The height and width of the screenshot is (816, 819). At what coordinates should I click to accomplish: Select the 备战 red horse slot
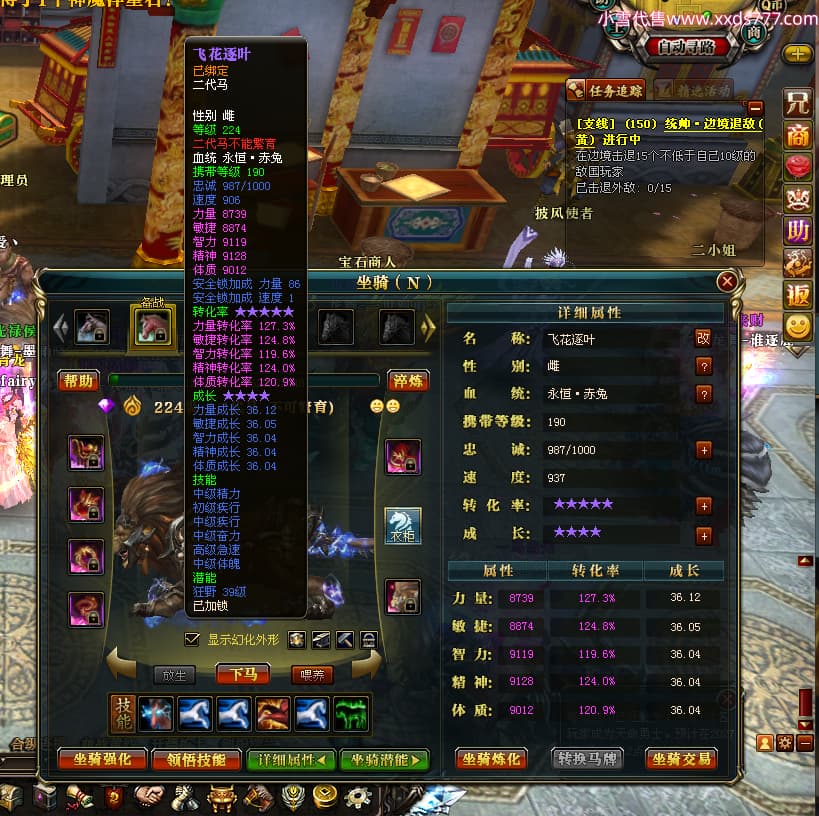152,327
